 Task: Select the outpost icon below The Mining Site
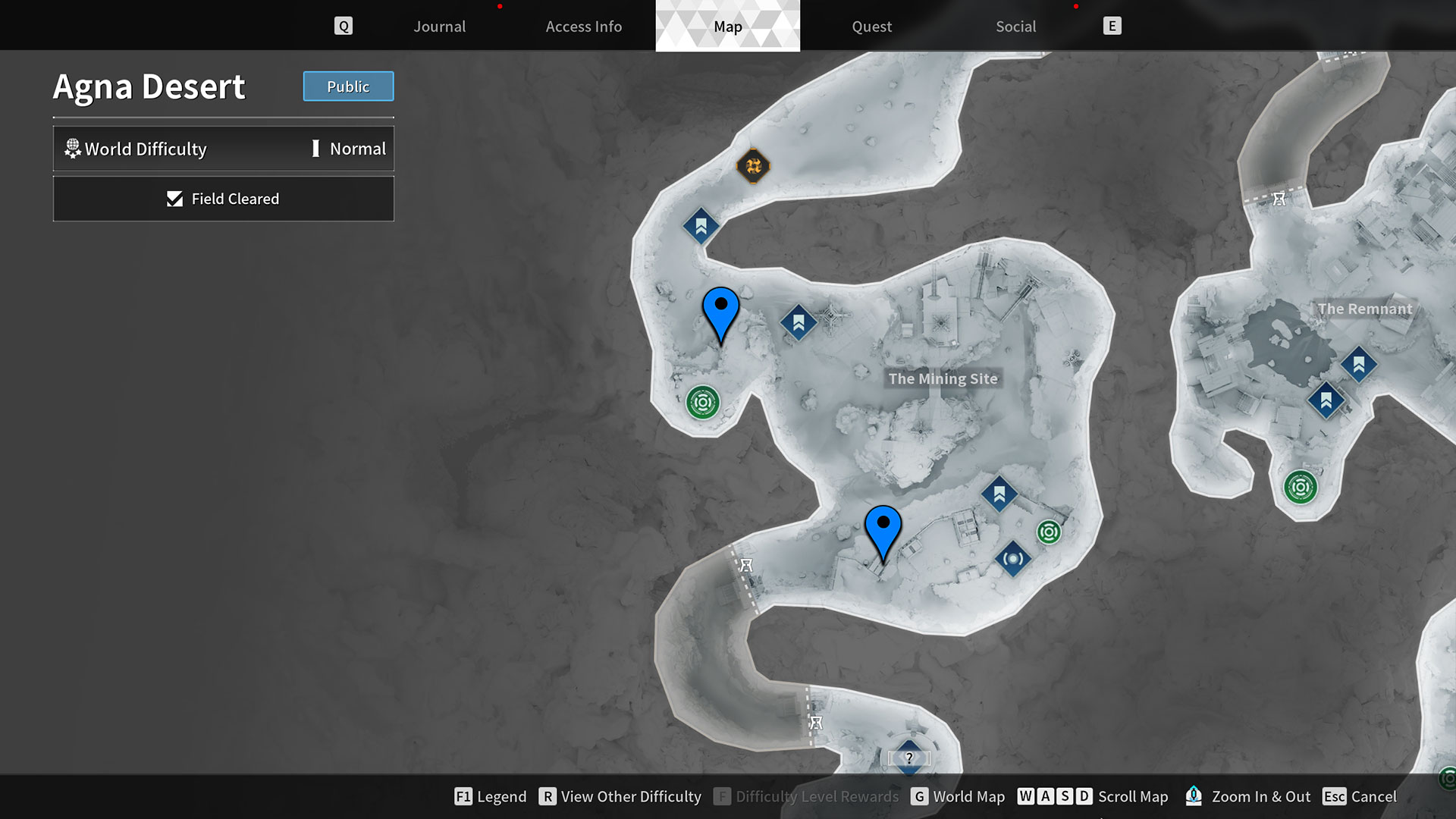click(999, 494)
